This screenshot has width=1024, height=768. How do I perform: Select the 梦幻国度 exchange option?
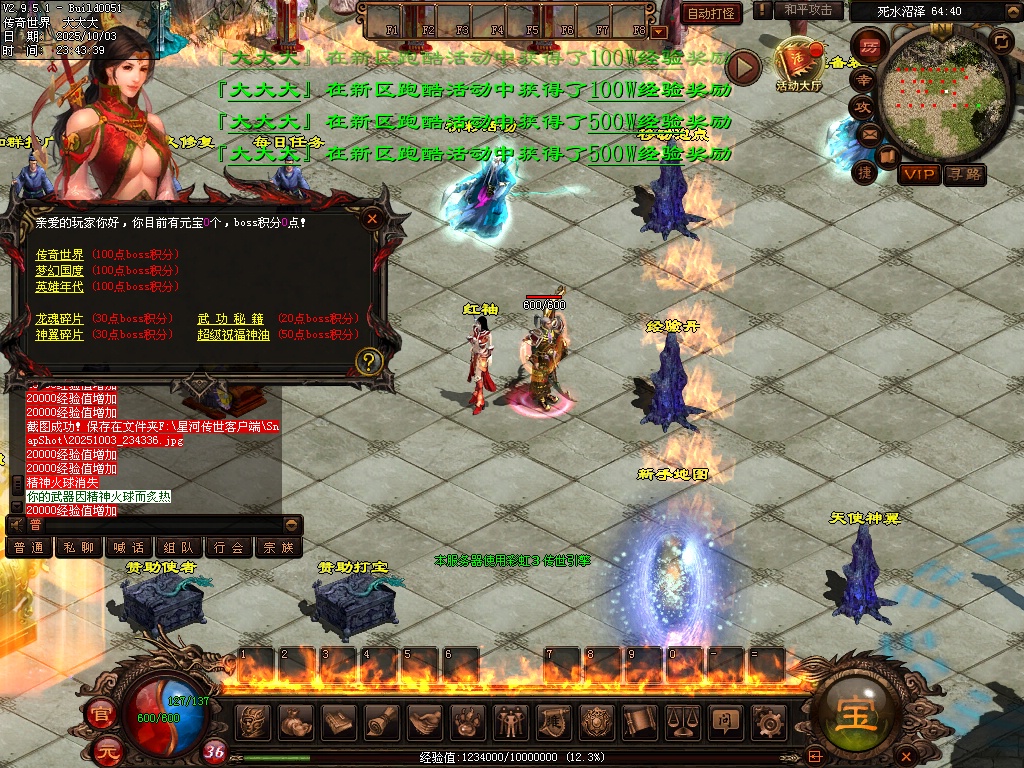pyautogui.click(x=60, y=271)
